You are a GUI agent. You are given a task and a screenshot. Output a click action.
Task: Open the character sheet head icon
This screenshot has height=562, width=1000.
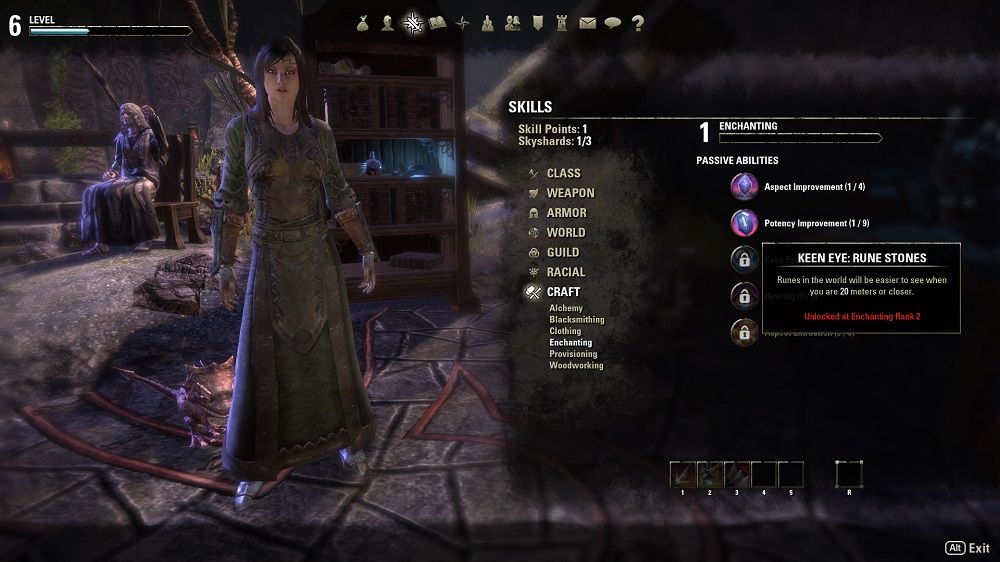coord(387,23)
